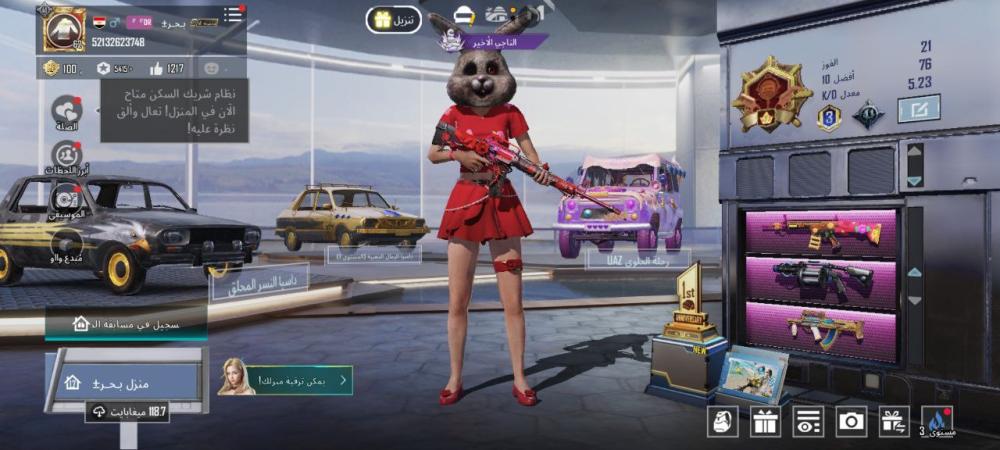Open the list menu beside the profile
The width and height of the screenshot is (1000, 450).
pyautogui.click(x=233, y=14)
